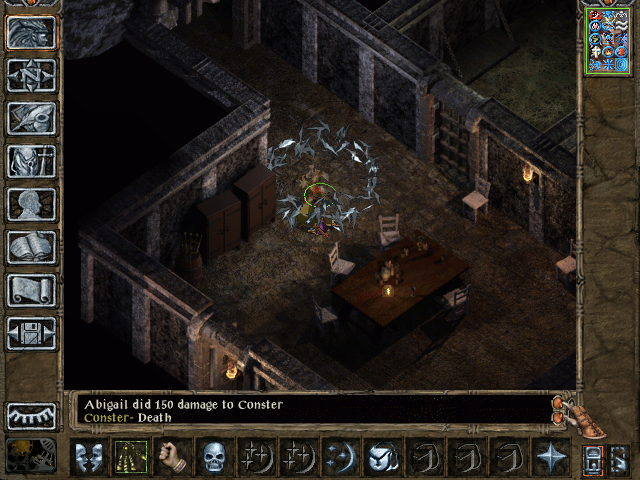Viewport: 640px width, 480px height.
Task: Activate the crescent moon spell slot
Action: [x=340, y=457]
